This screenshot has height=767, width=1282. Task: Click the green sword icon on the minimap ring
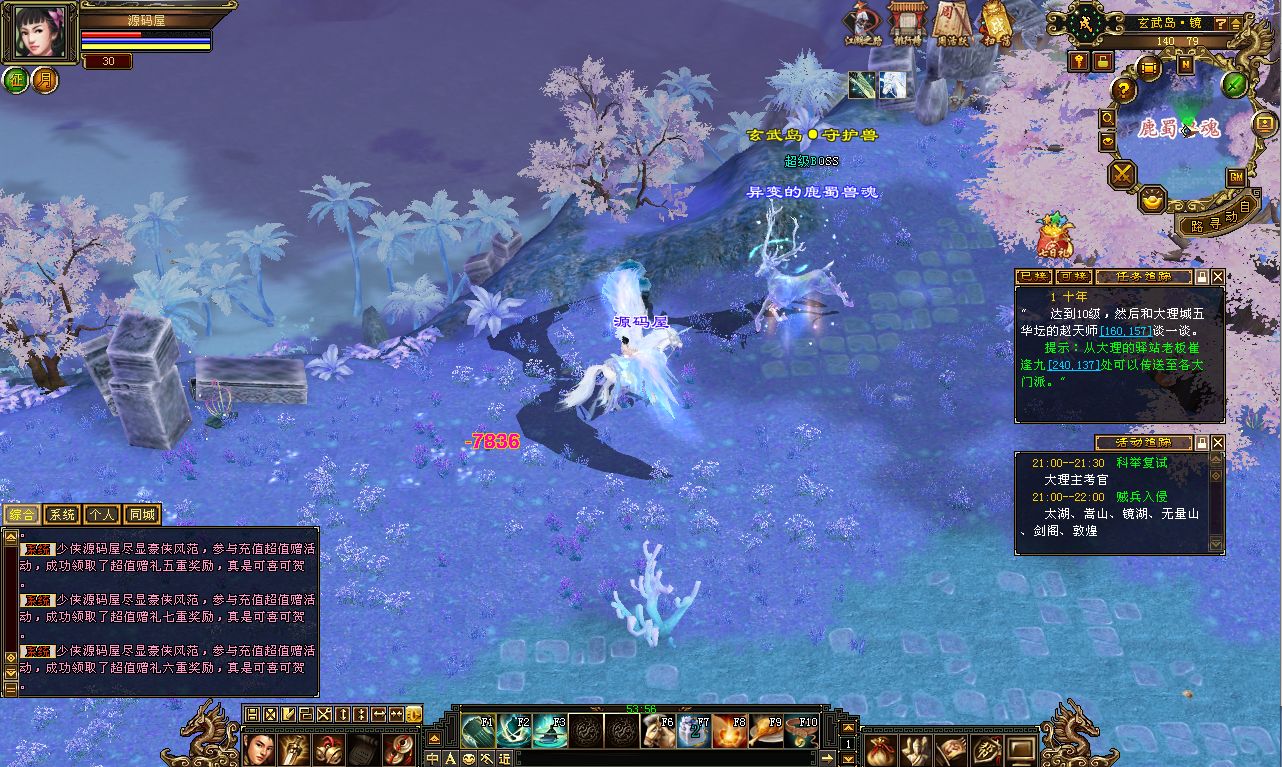(1234, 85)
